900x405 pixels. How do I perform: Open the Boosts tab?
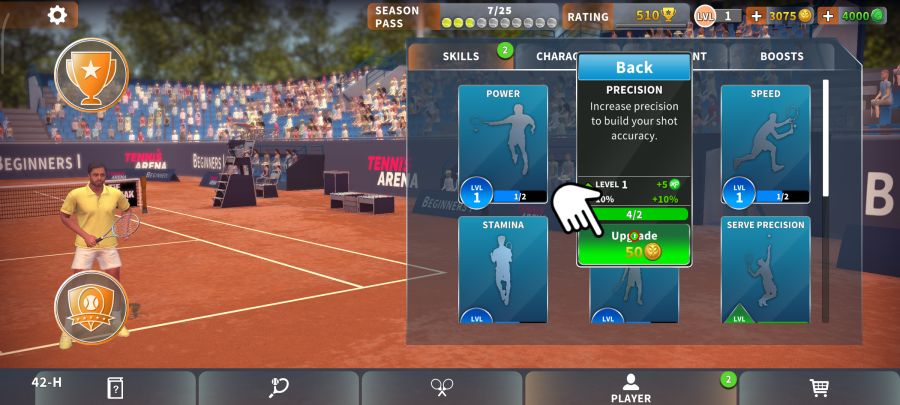tap(781, 56)
